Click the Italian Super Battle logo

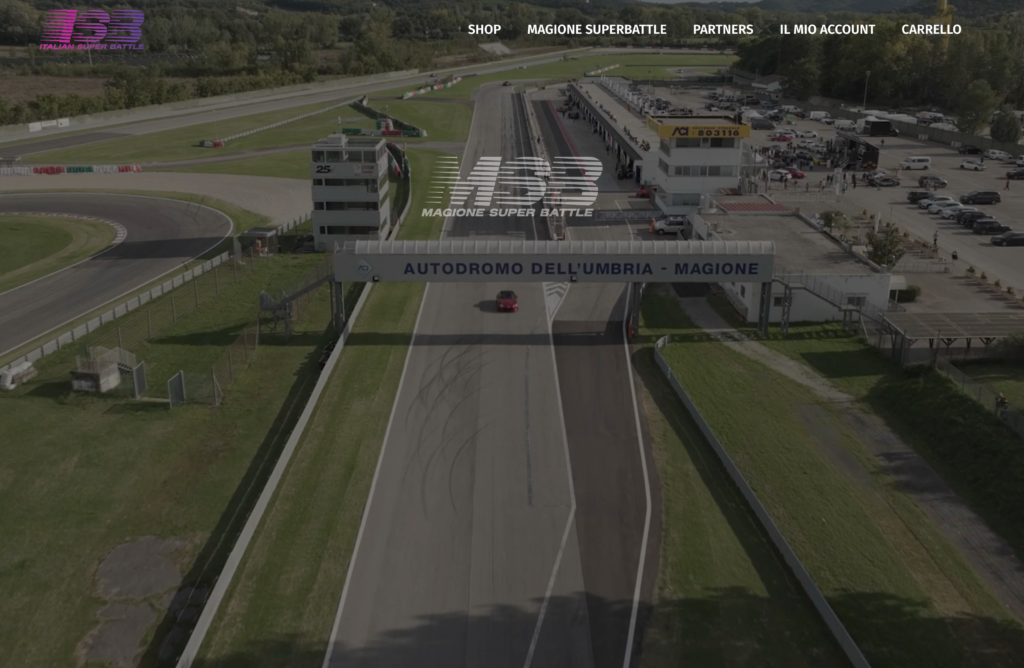pos(92,29)
